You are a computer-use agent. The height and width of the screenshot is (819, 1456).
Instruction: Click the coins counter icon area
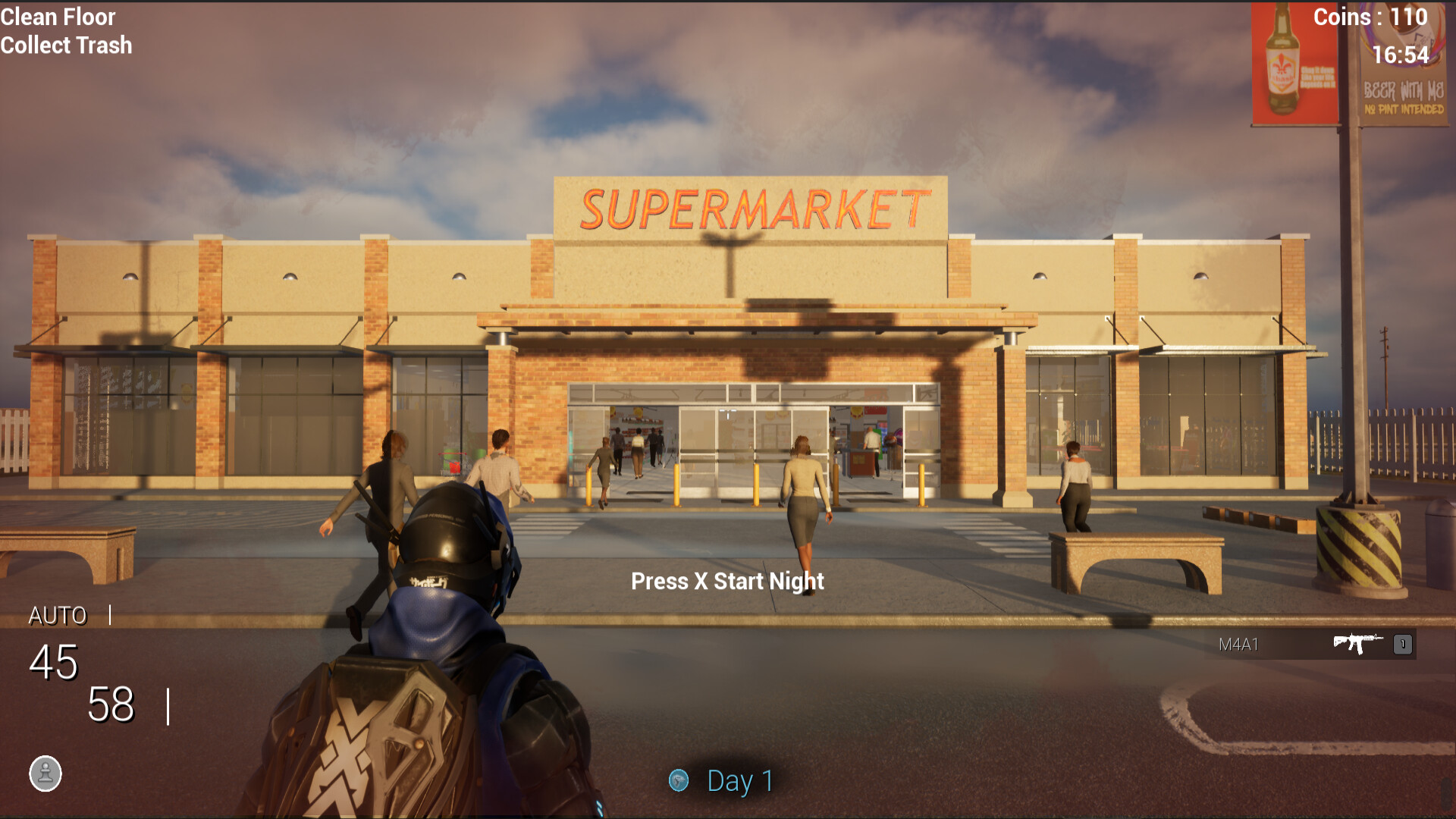coord(1369,17)
